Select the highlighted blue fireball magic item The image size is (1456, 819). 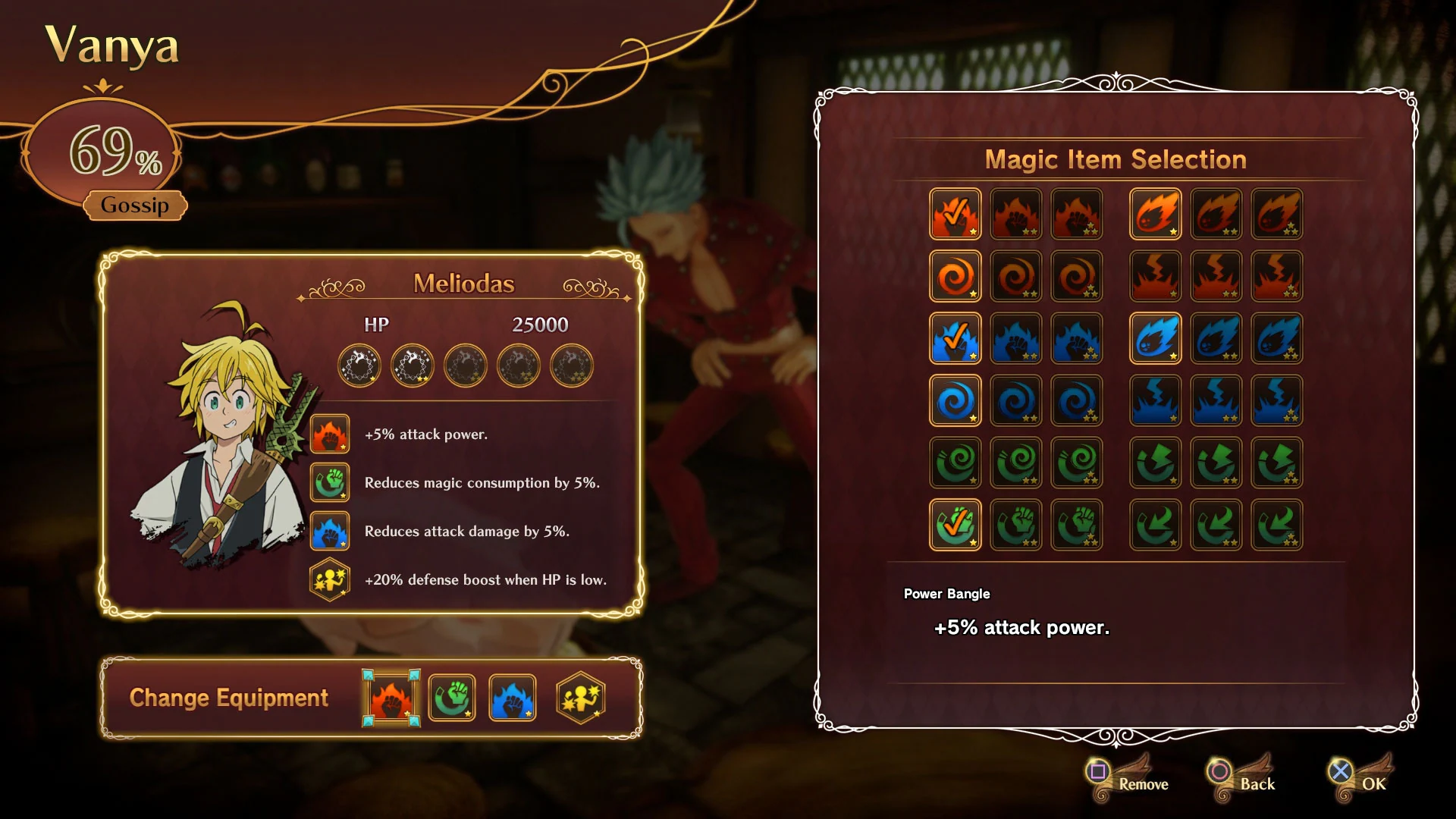click(1155, 339)
